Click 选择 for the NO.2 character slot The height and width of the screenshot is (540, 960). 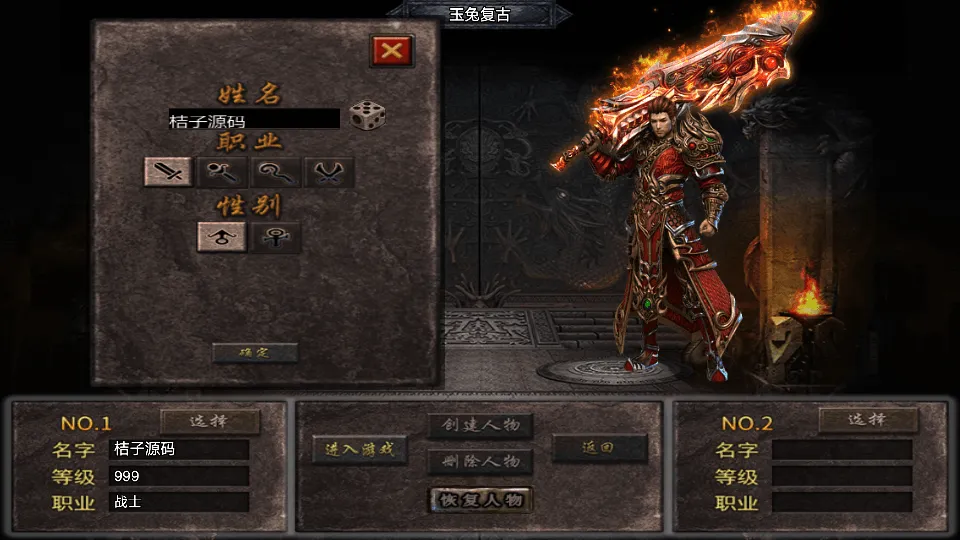coord(868,420)
